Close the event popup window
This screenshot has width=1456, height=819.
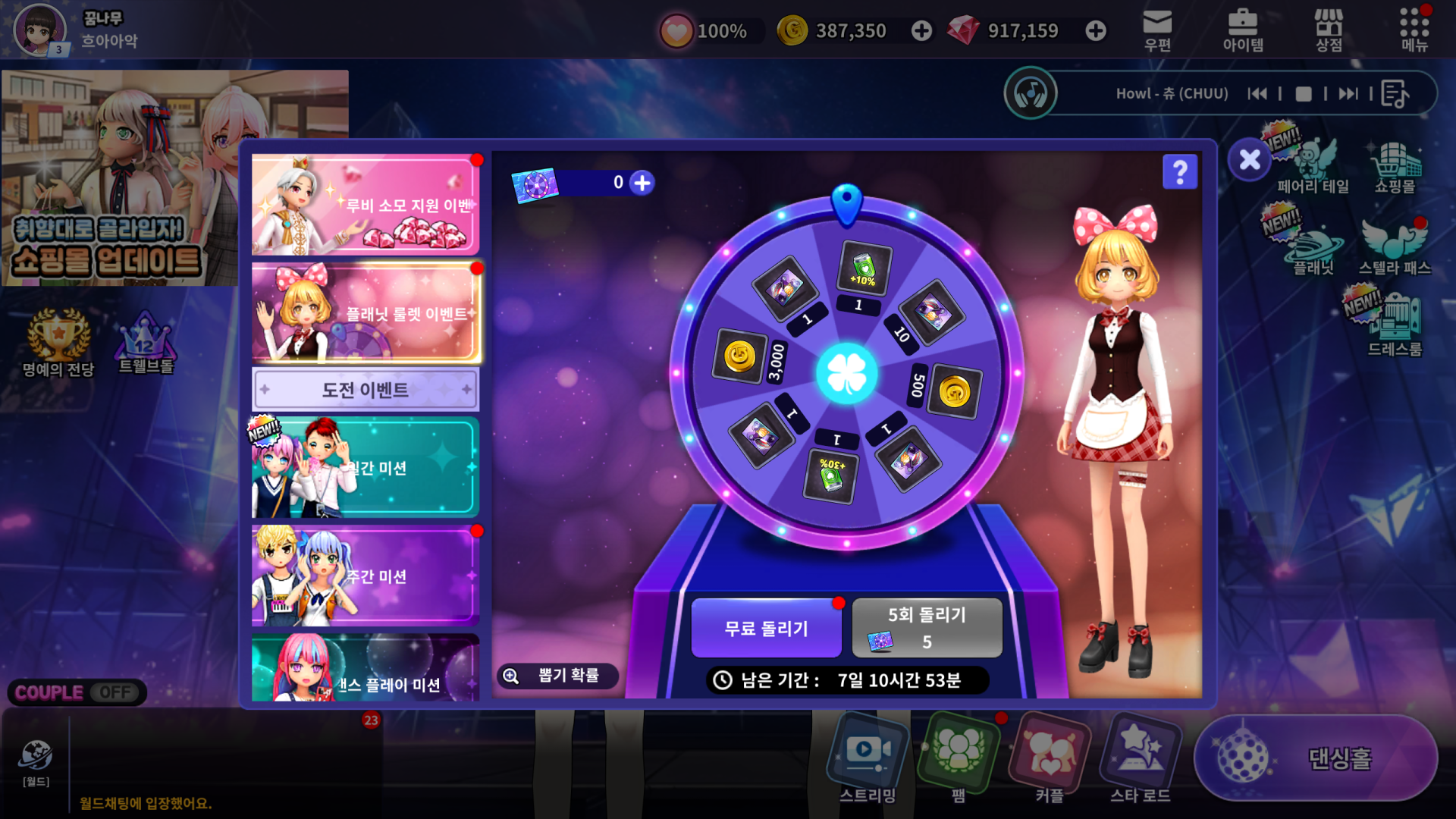coord(1250,160)
